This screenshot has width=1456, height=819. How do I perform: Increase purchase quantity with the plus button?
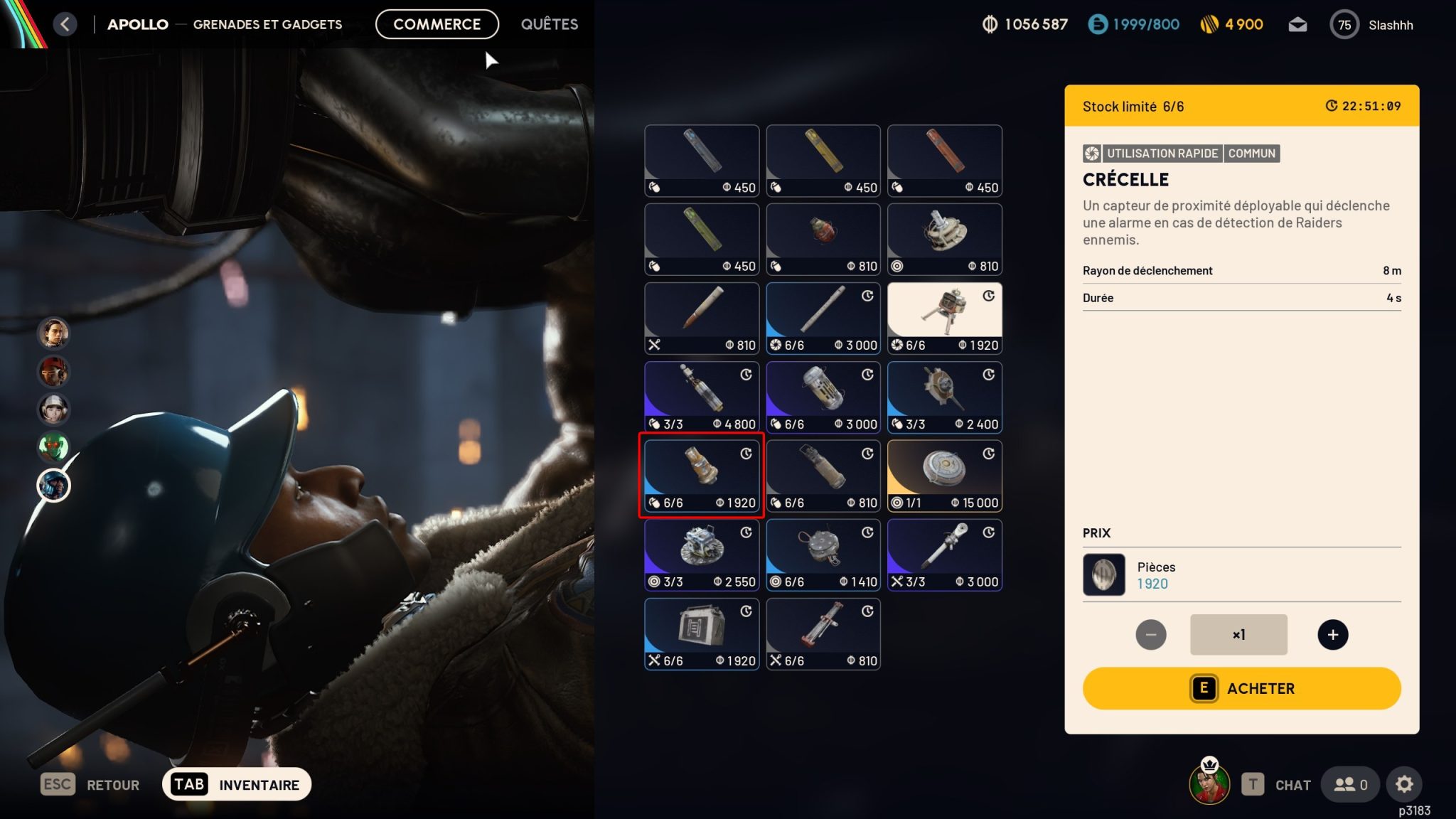(x=1333, y=634)
